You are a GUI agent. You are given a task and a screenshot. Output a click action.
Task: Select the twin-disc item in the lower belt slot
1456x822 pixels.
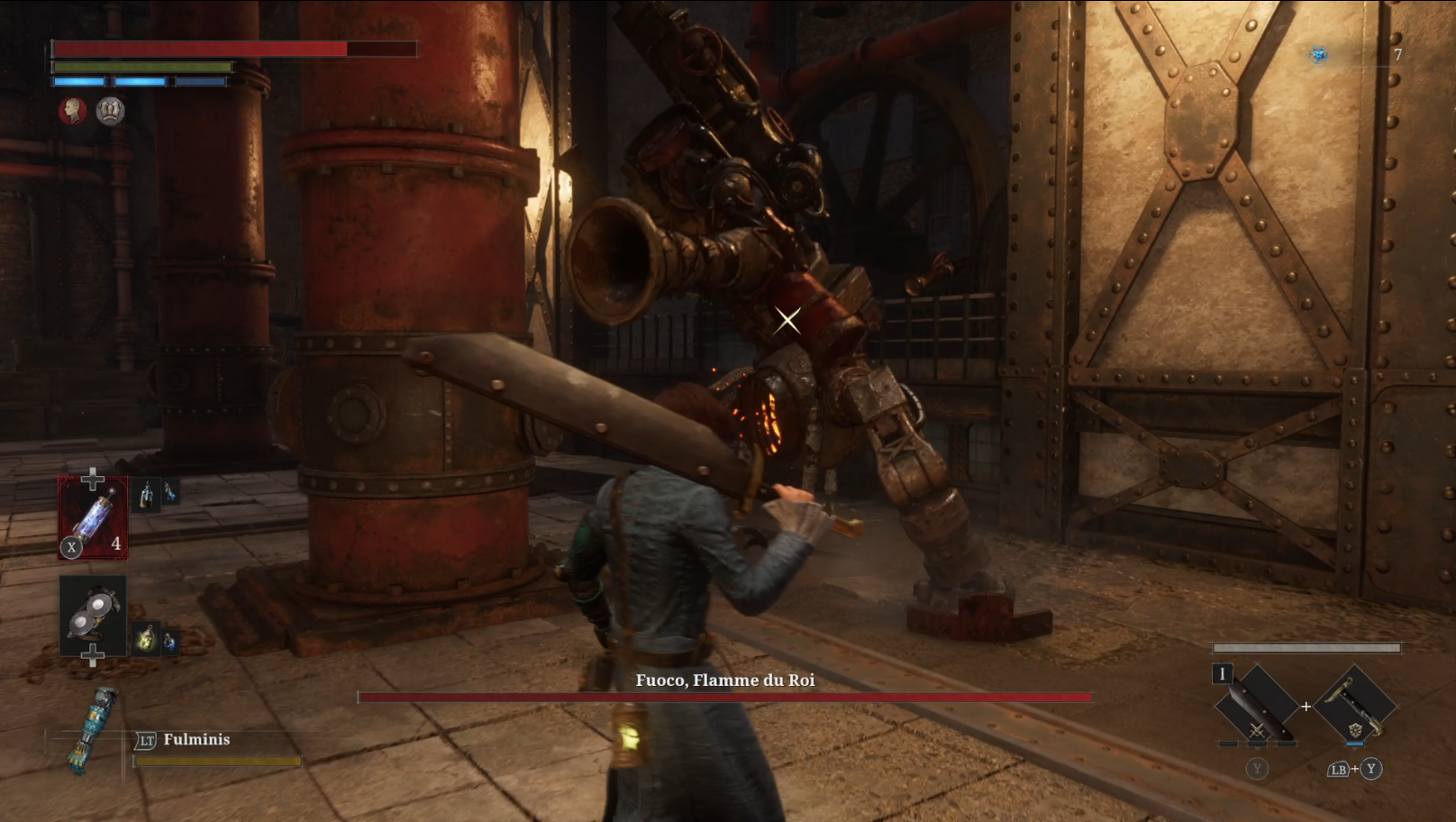94,616
